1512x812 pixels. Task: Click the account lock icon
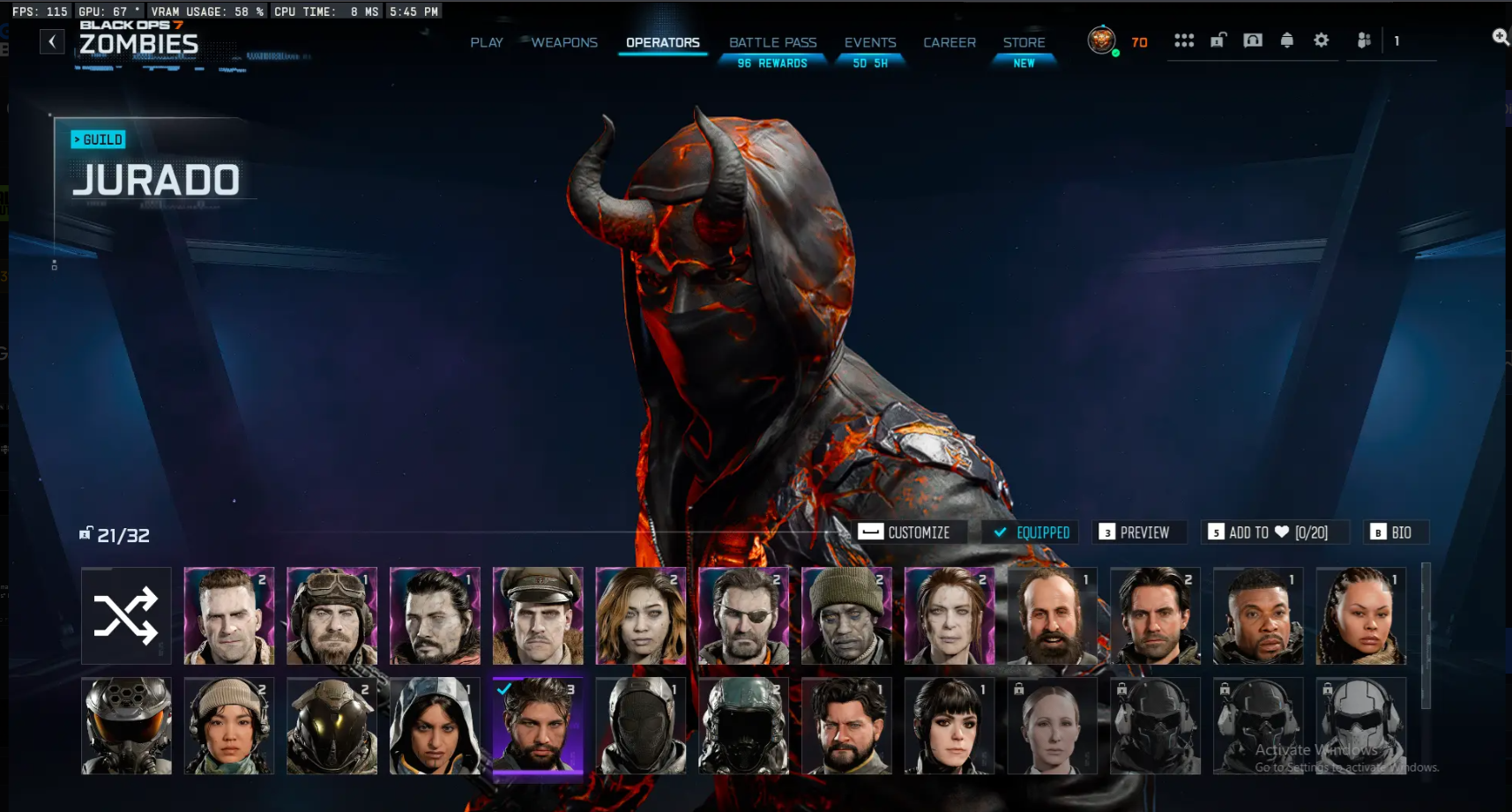coord(1218,40)
